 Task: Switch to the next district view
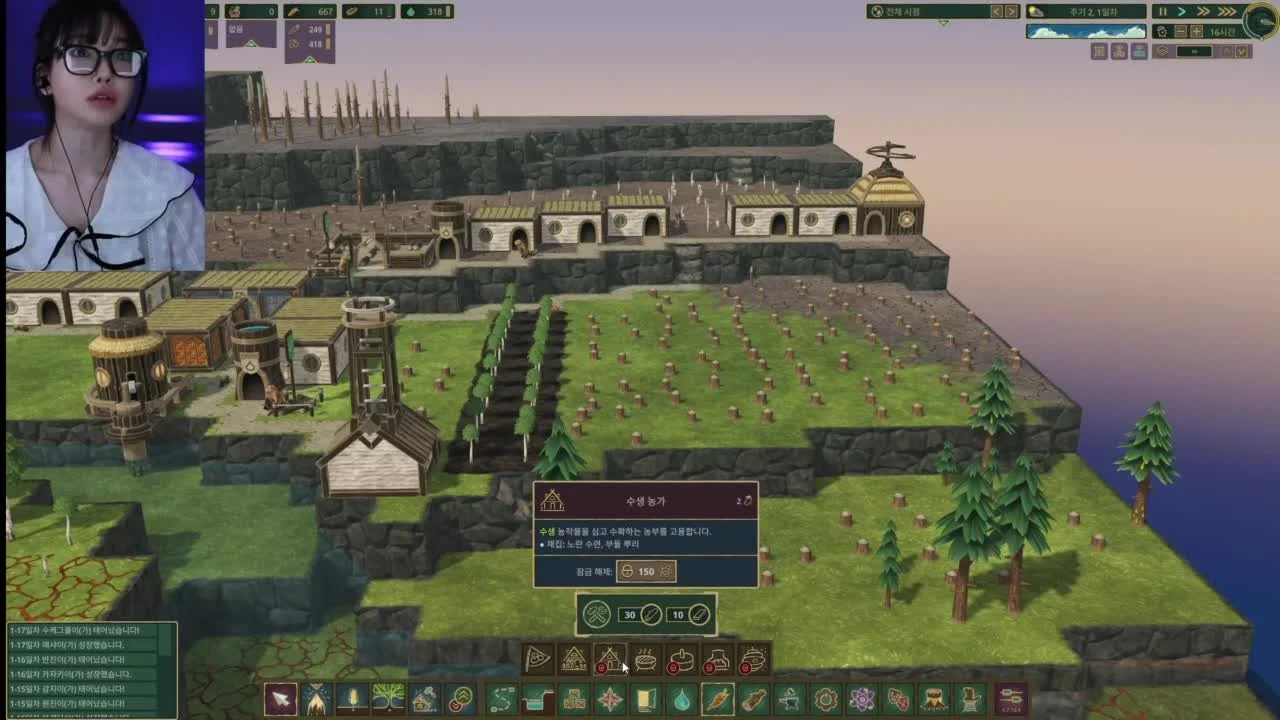pos(1011,11)
